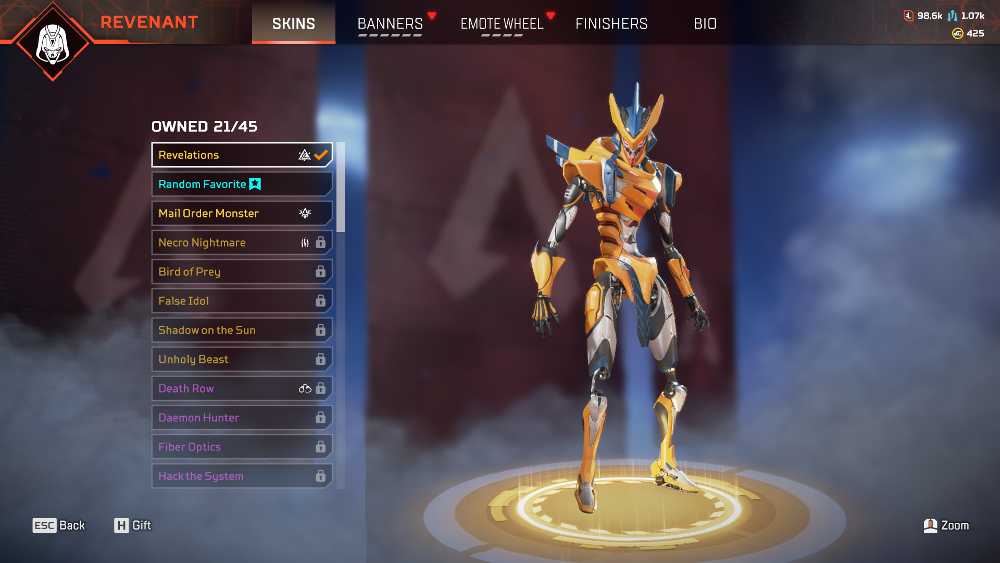Click the Back button
The height and width of the screenshot is (563, 1000).
coord(59,525)
